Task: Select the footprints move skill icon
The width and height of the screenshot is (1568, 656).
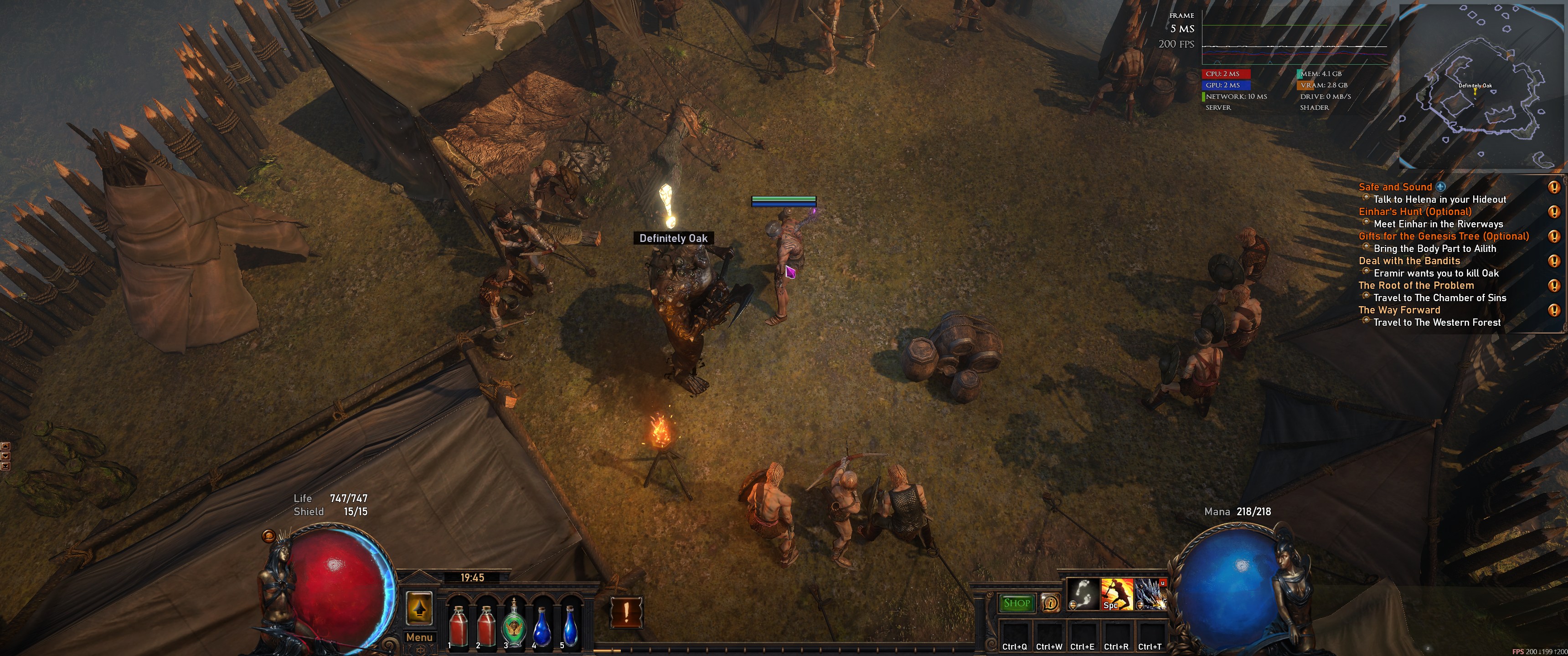Action: click(x=1083, y=594)
